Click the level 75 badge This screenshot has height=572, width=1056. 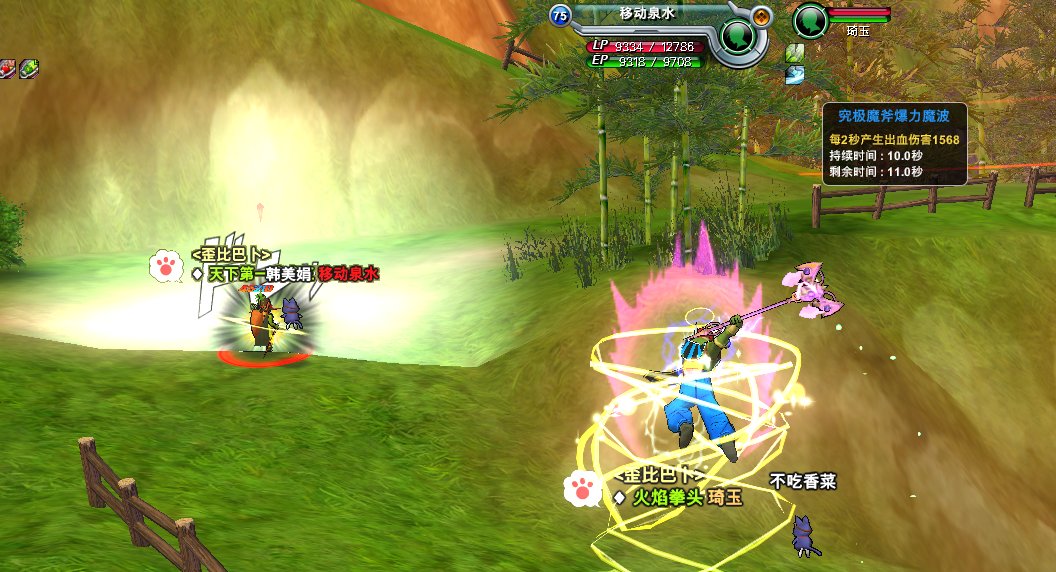coord(560,15)
